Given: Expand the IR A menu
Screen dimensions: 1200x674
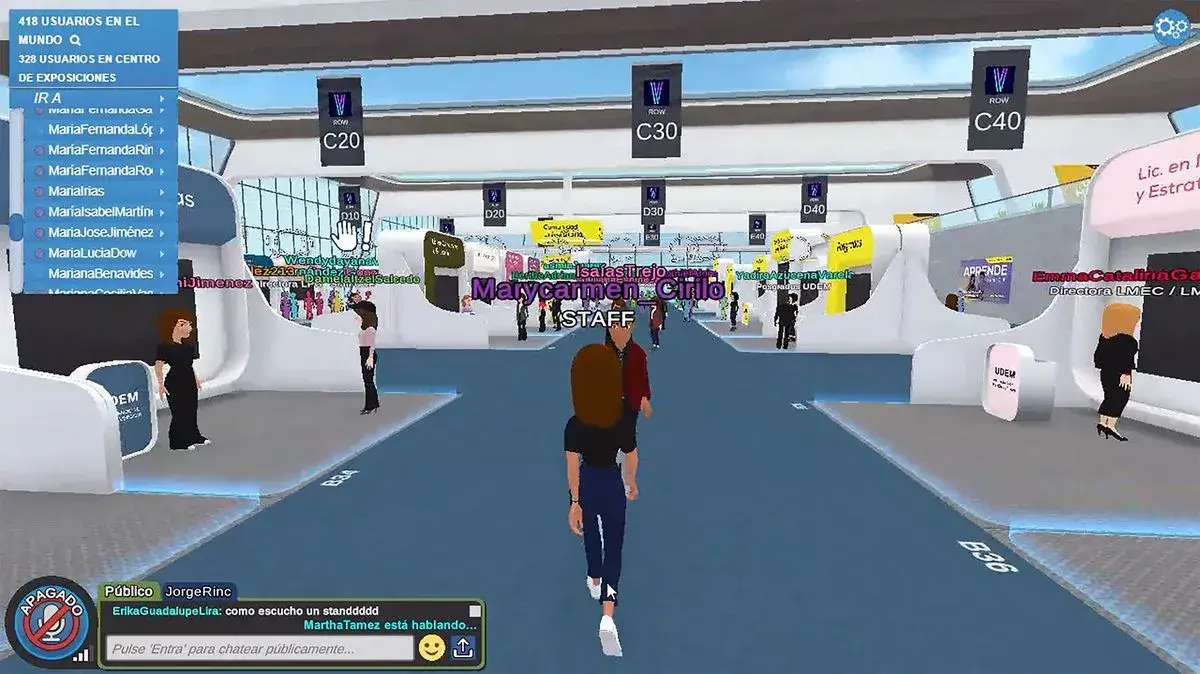Looking at the screenshot, I should pyautogui.click(x=95, y=97).
